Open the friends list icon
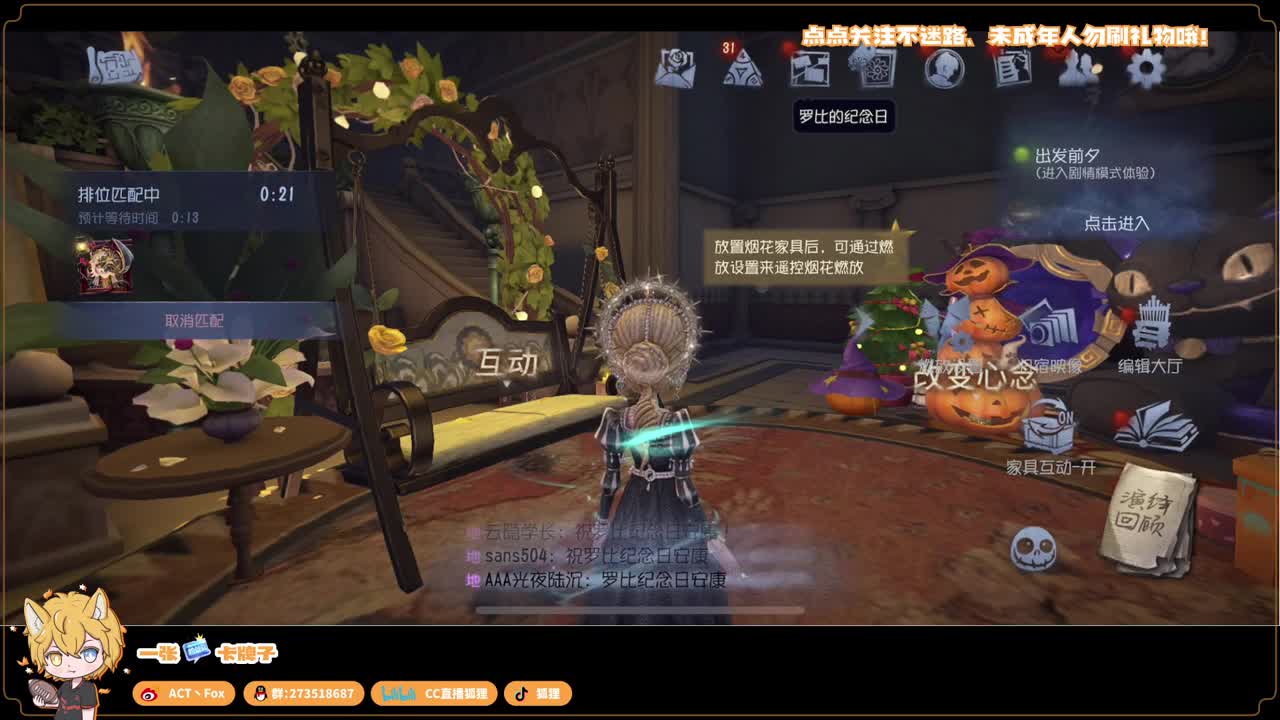The image size is (1280, 720). (1077, 70)
